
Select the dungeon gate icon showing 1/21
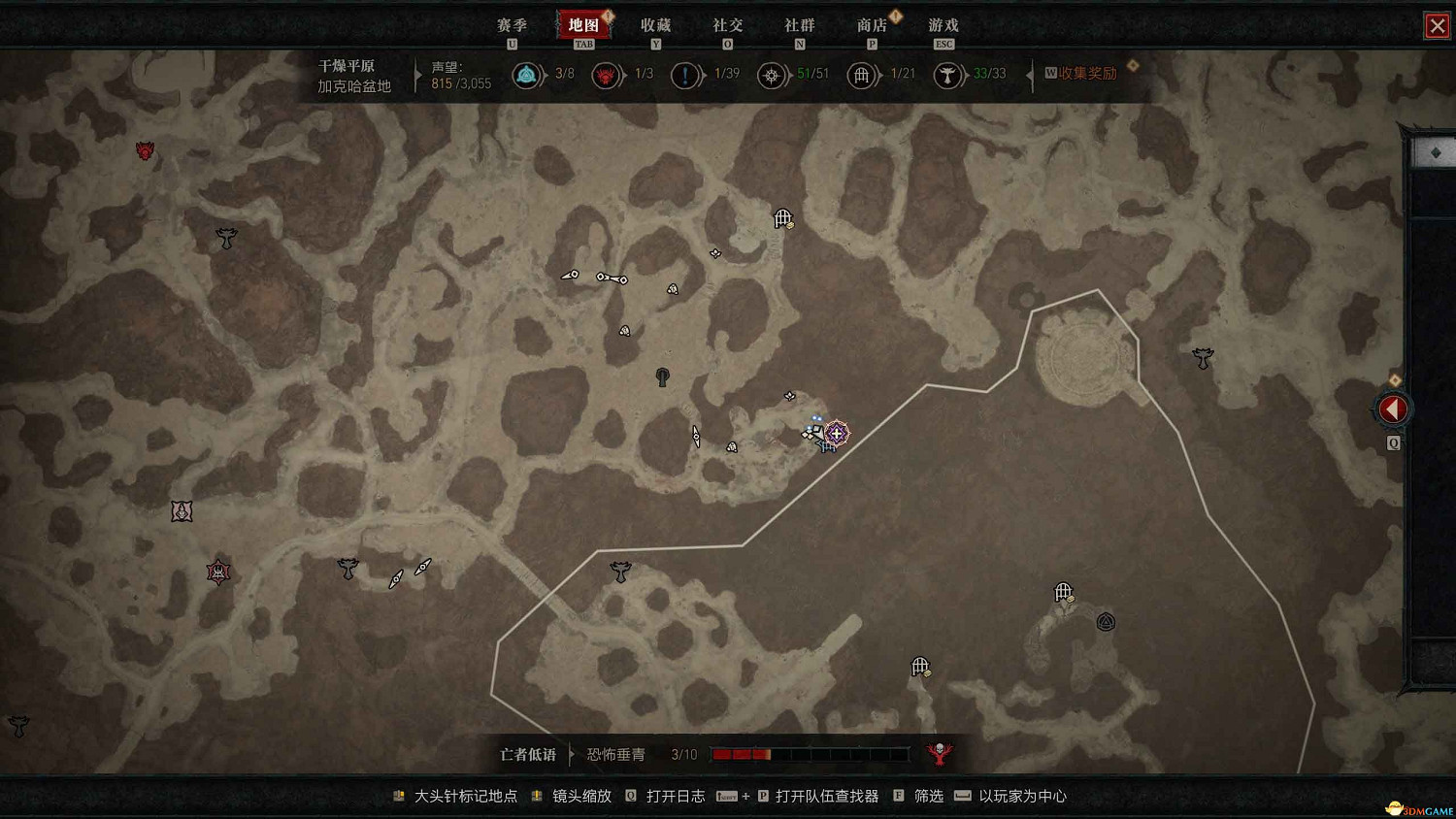[x=862, y=74]
